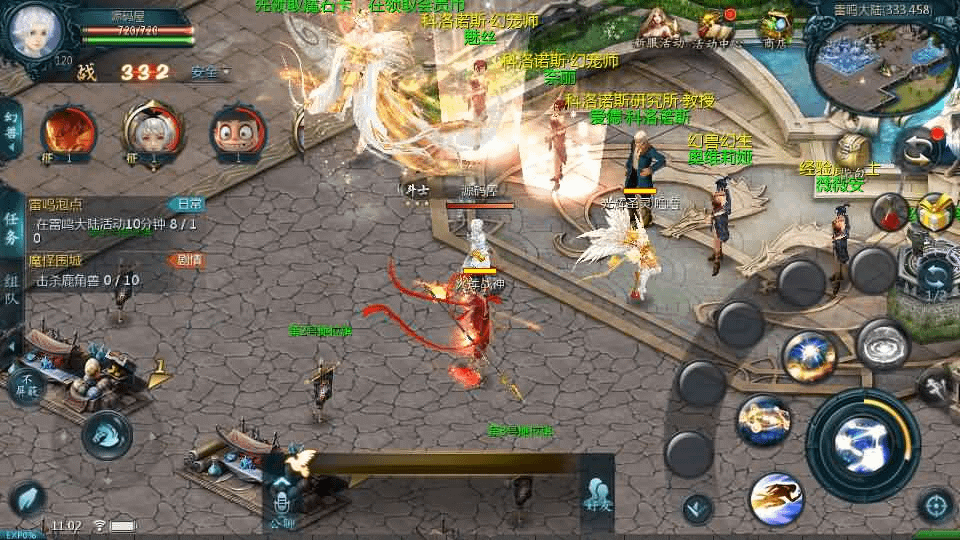Tap the horse mount button

[x=106, y=434]
